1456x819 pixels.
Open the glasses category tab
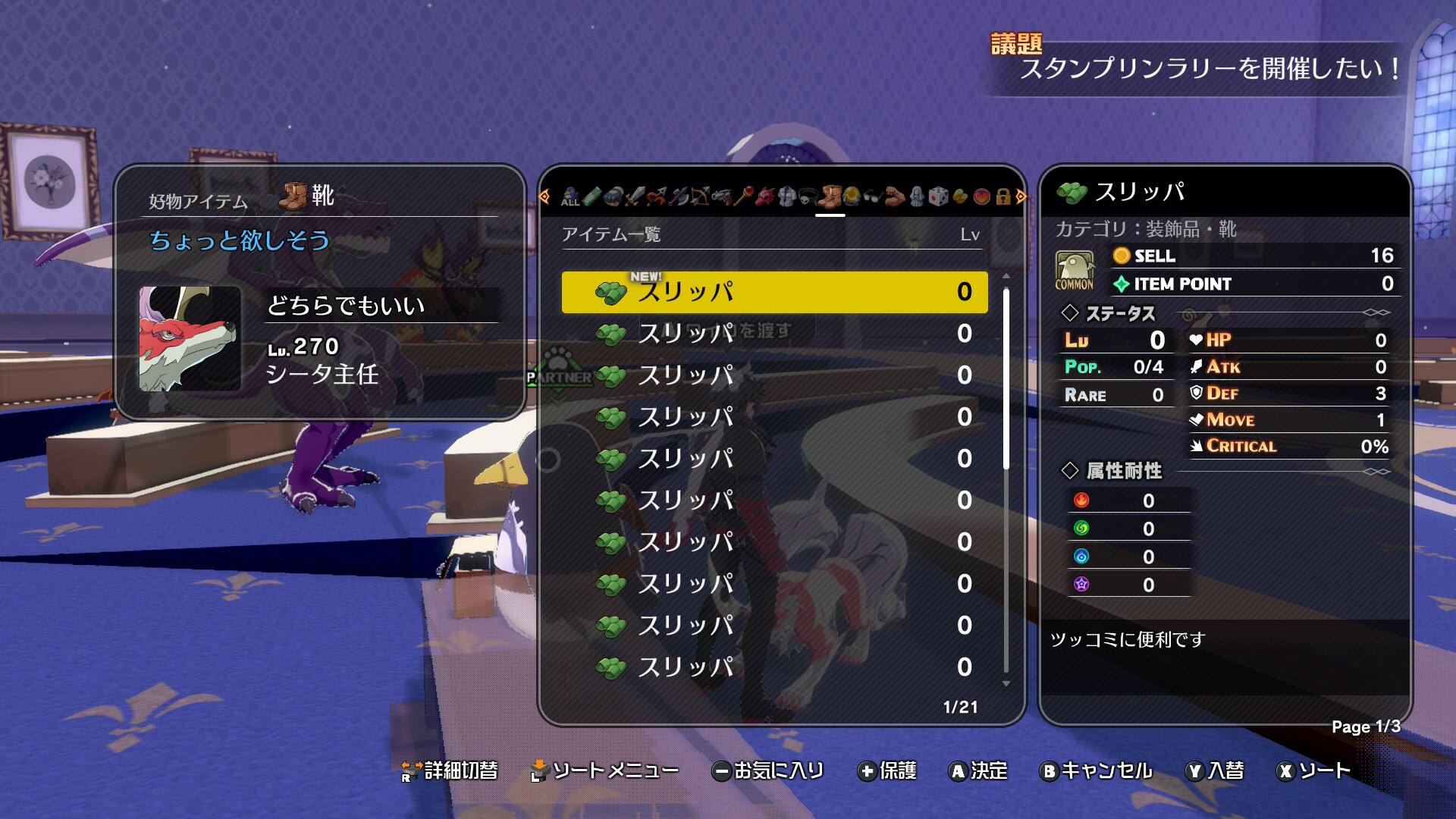pyautogui.click(x=873, y=197)
